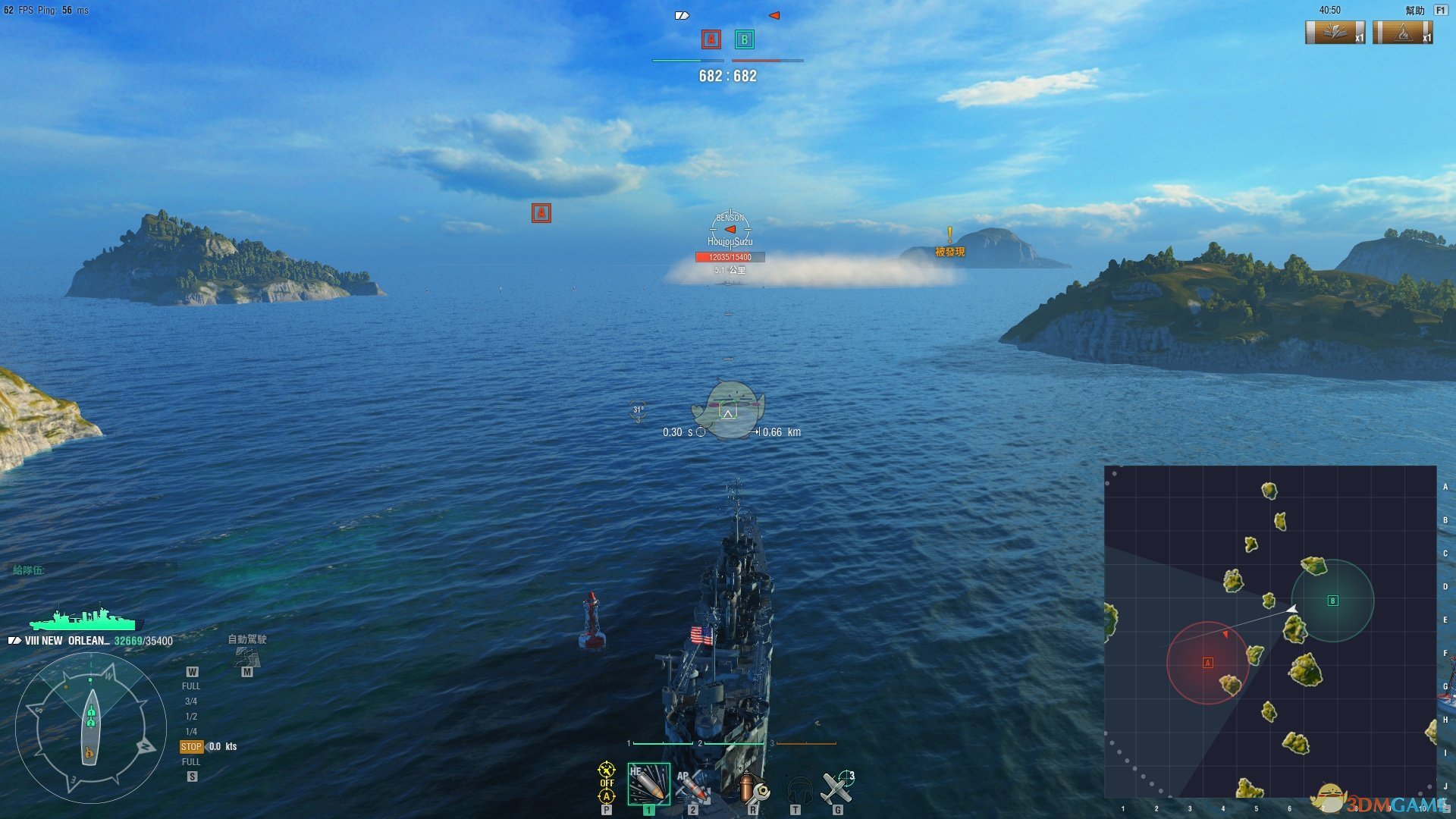The height and width of the screenshot is (819, 1456).
Task: Switch to AP shell ammunition
Action: [x=693, y=786]
